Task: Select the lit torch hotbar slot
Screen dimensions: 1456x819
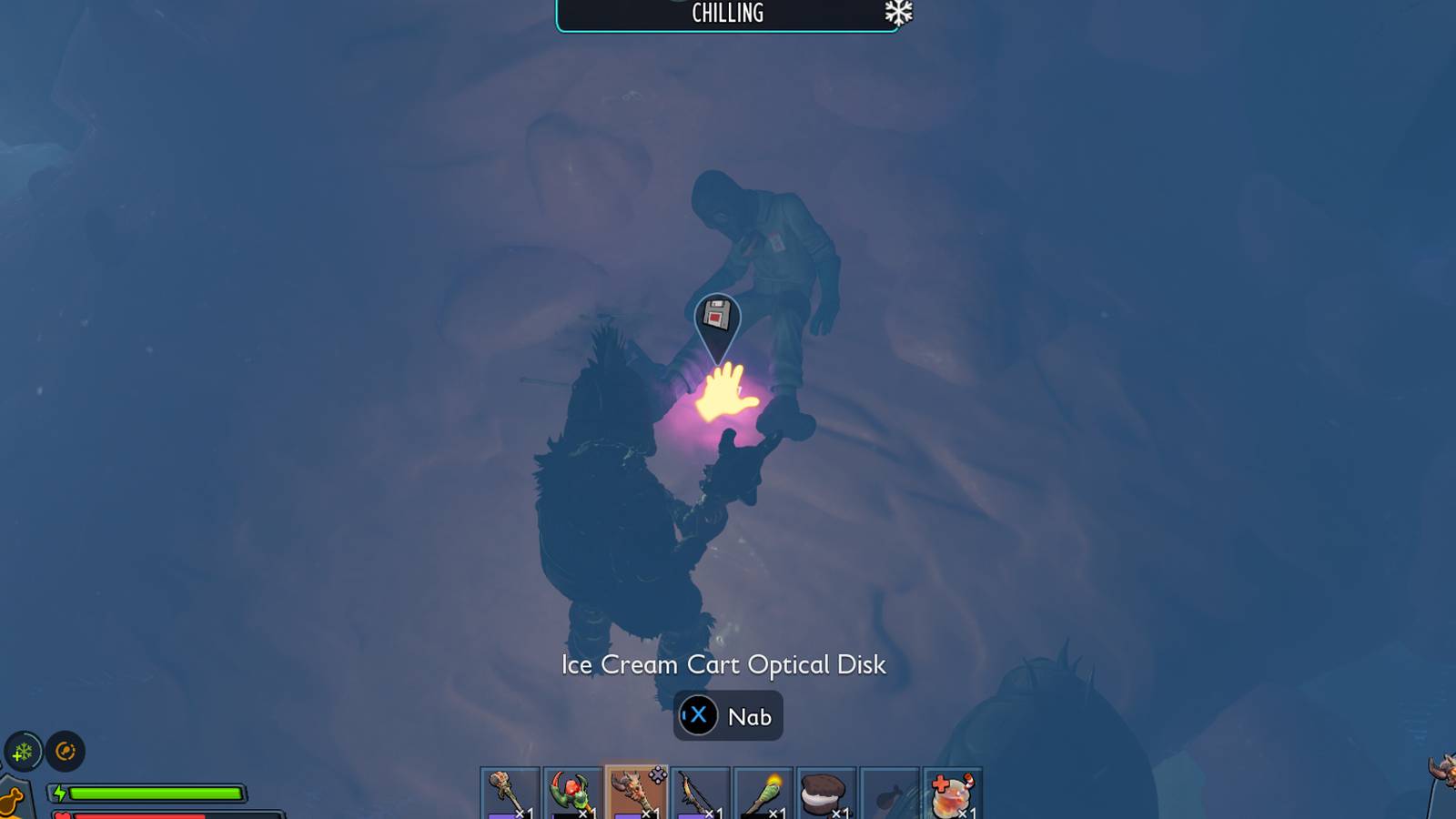Action: pos(763,794)
